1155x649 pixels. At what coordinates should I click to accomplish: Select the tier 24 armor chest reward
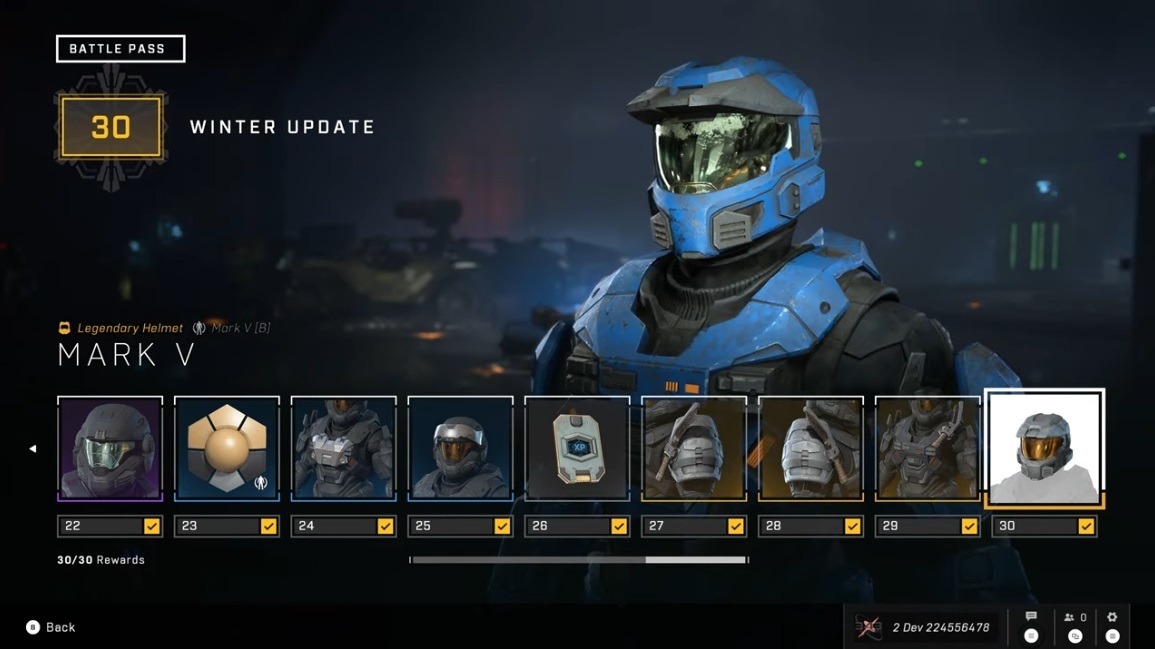point(344,447)
